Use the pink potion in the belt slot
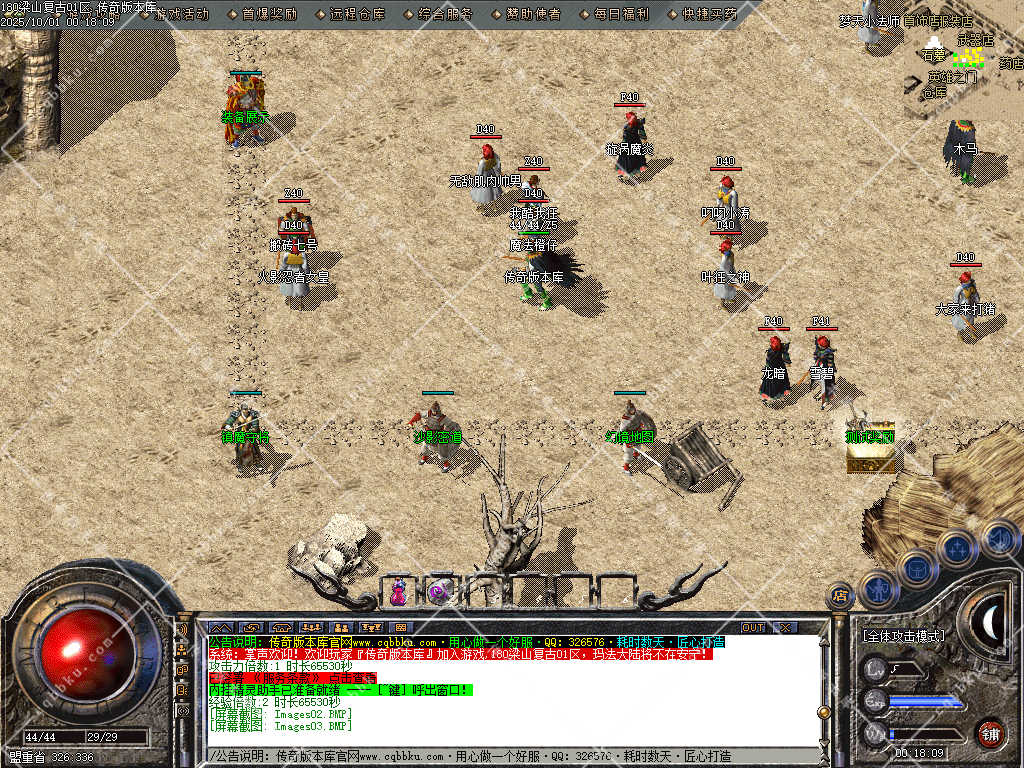Screen dimensions: 1024x768 [x=398, y=592]
